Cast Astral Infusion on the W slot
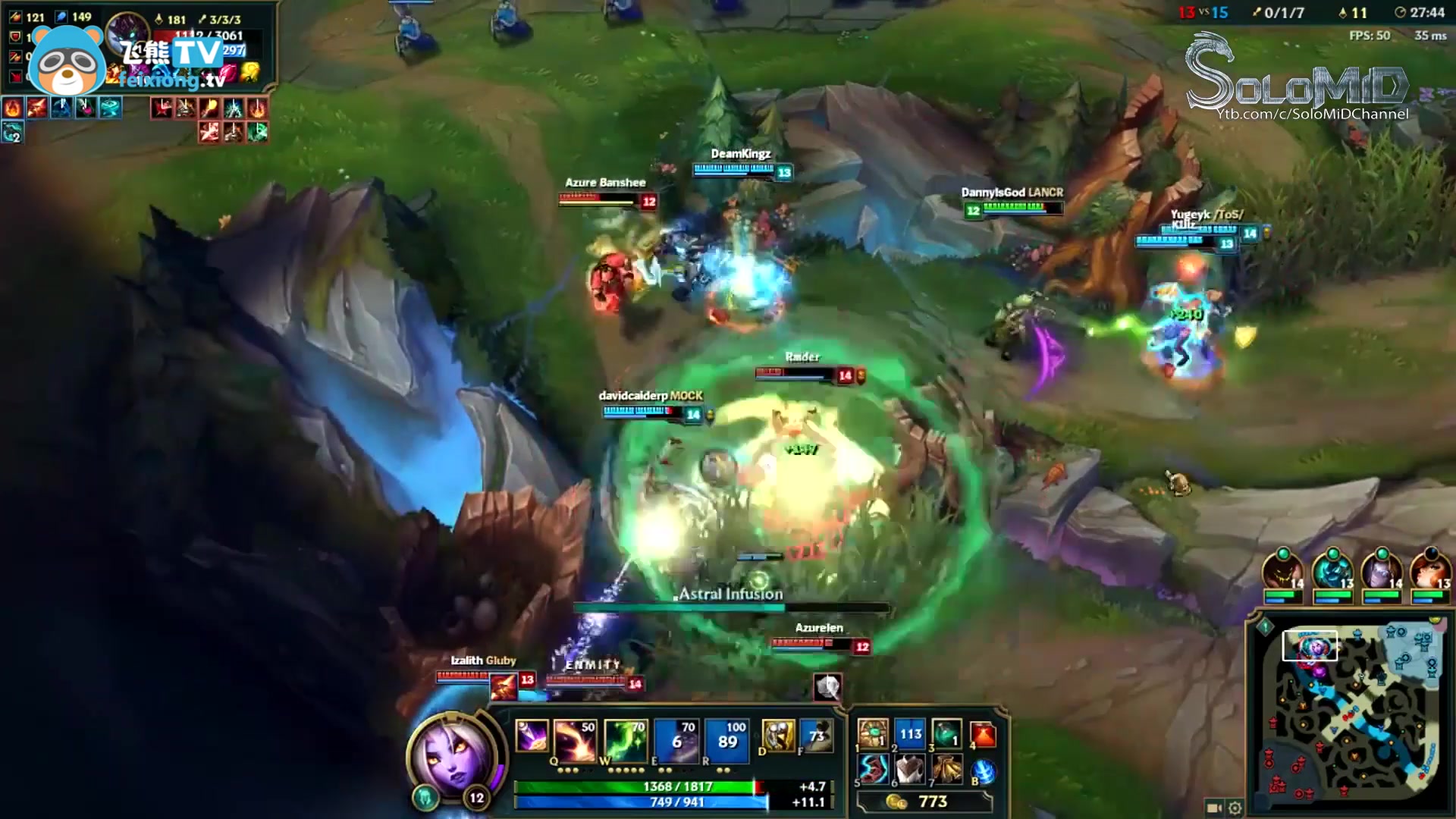The image size is (1456, 819). pos(626,738)
